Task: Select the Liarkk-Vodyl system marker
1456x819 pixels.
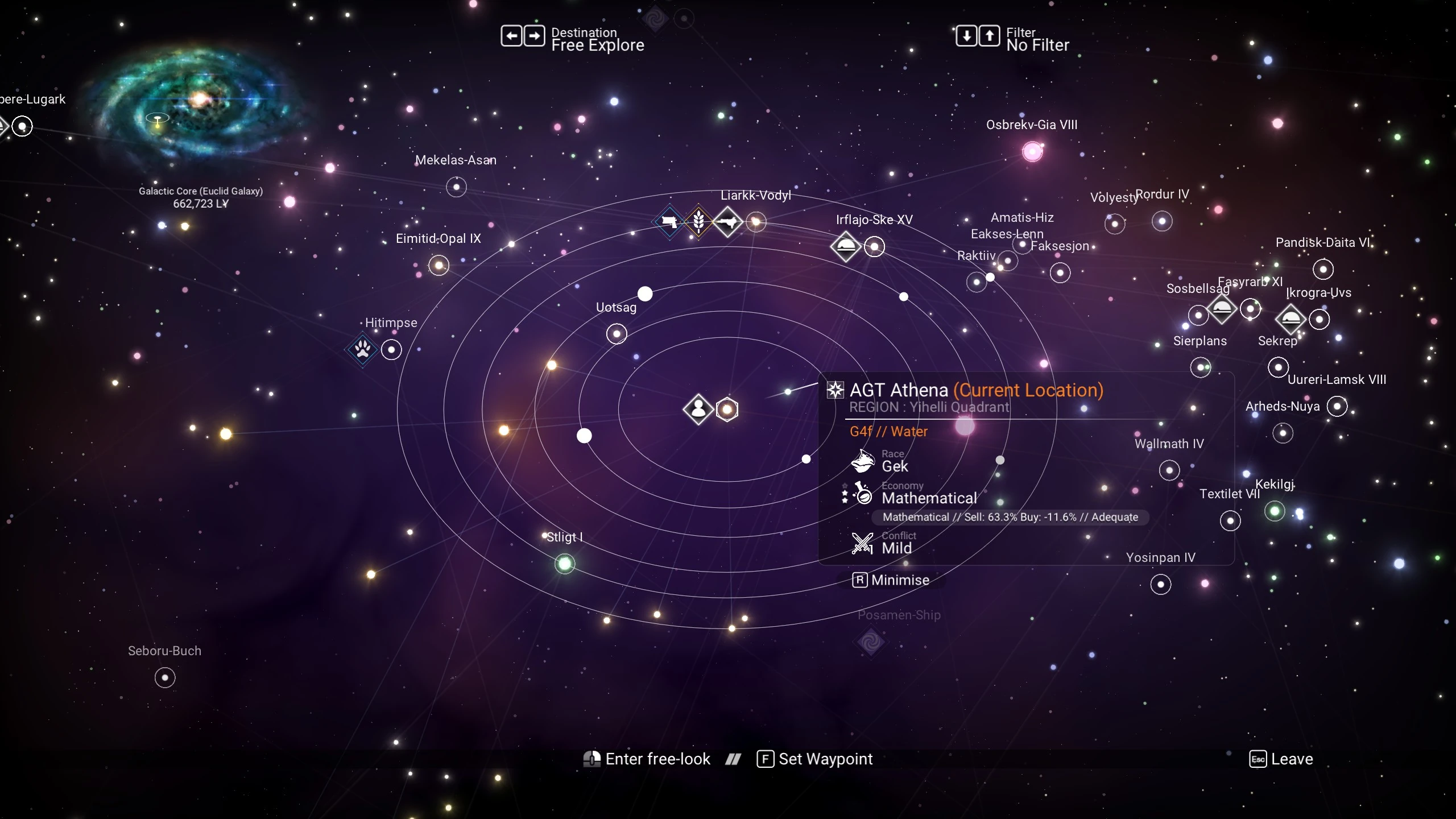Action: [756, 222]
